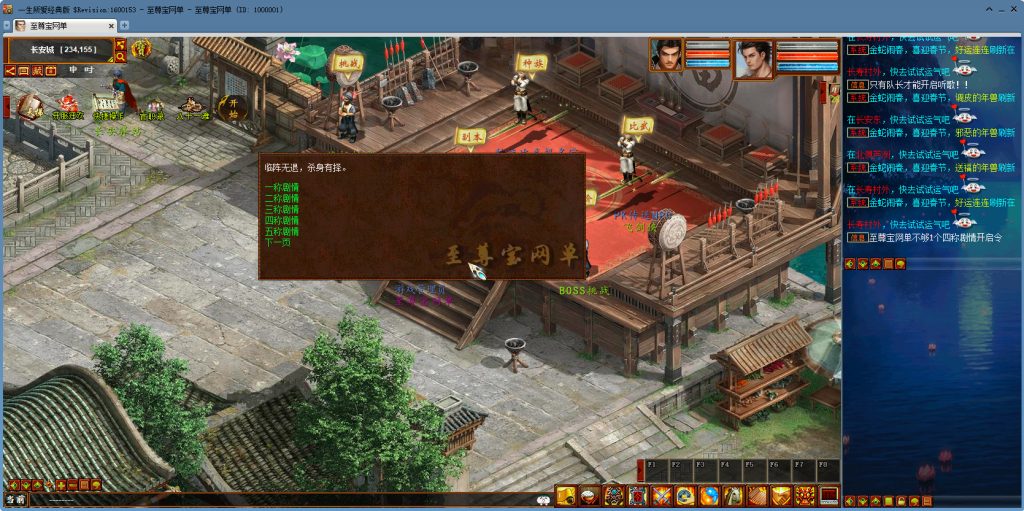1024x511 pixels.
Task: Click the magnifier search icon by location
Action: pyautogui.click(x=121, y=58)
